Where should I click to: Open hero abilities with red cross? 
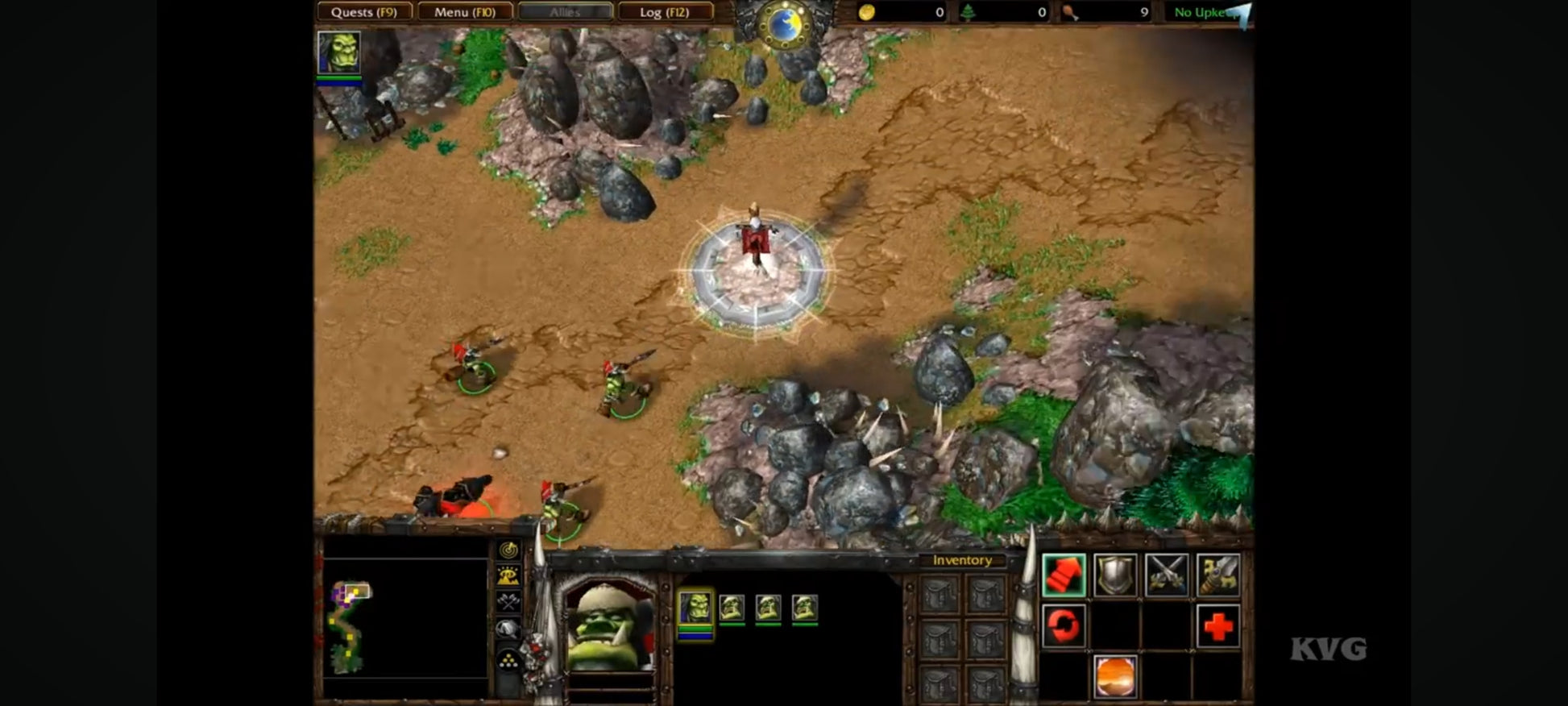(1217, 626)
